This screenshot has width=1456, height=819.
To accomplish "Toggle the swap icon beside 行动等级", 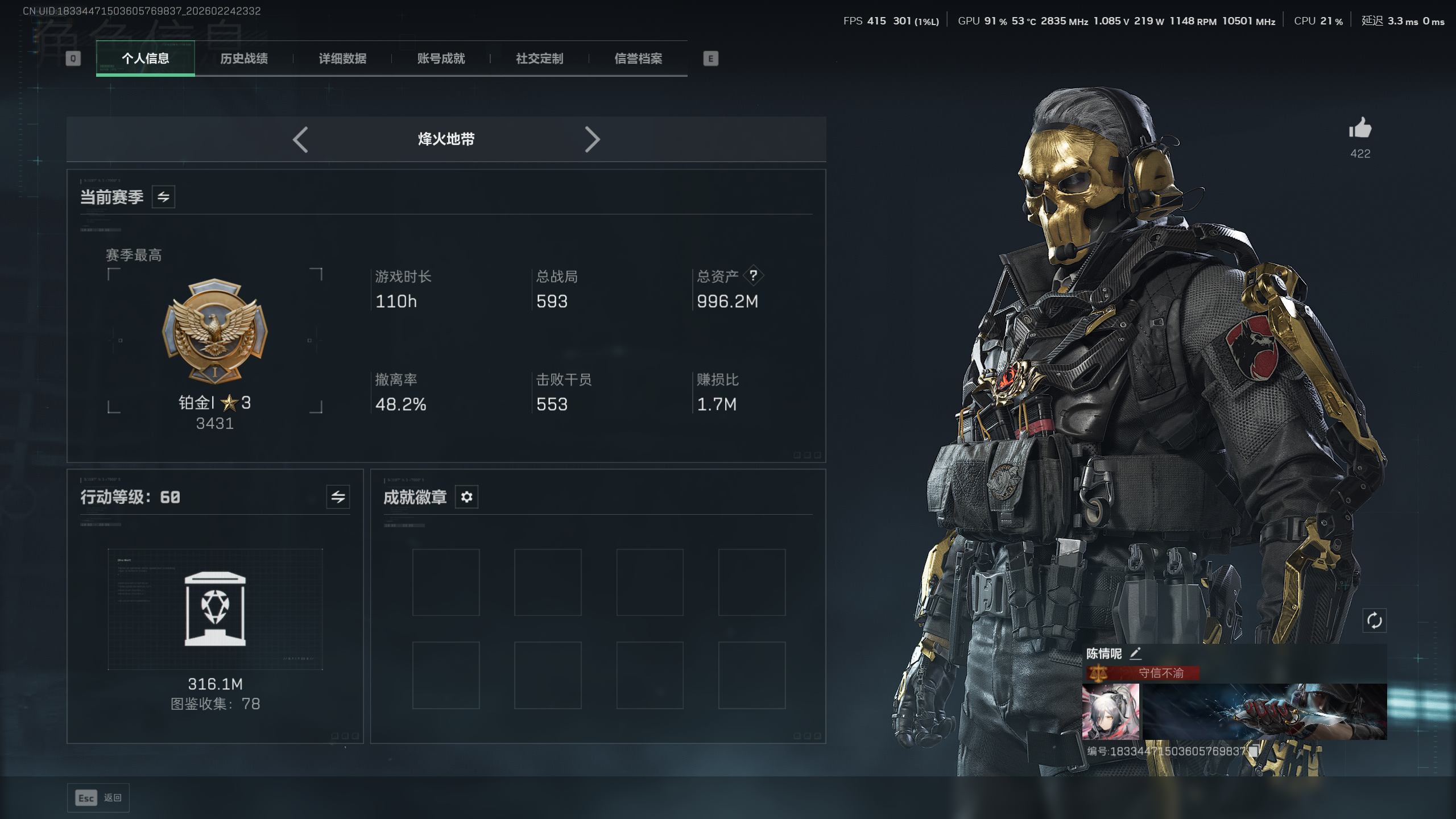I will point(338,497).
